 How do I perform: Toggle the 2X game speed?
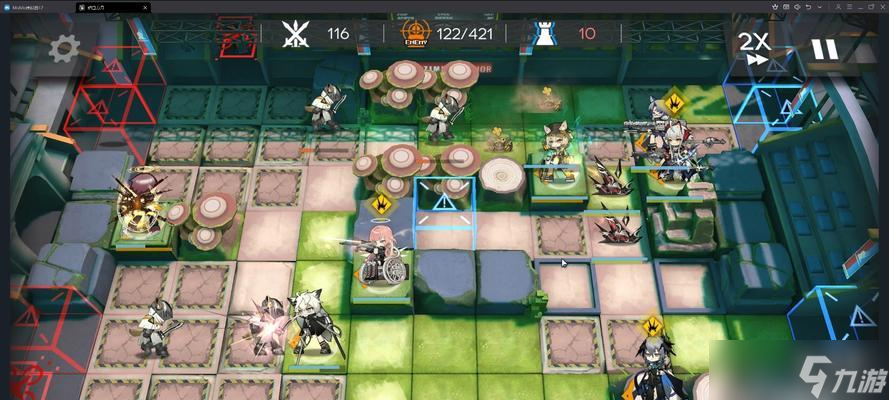[x=754, y=48]
